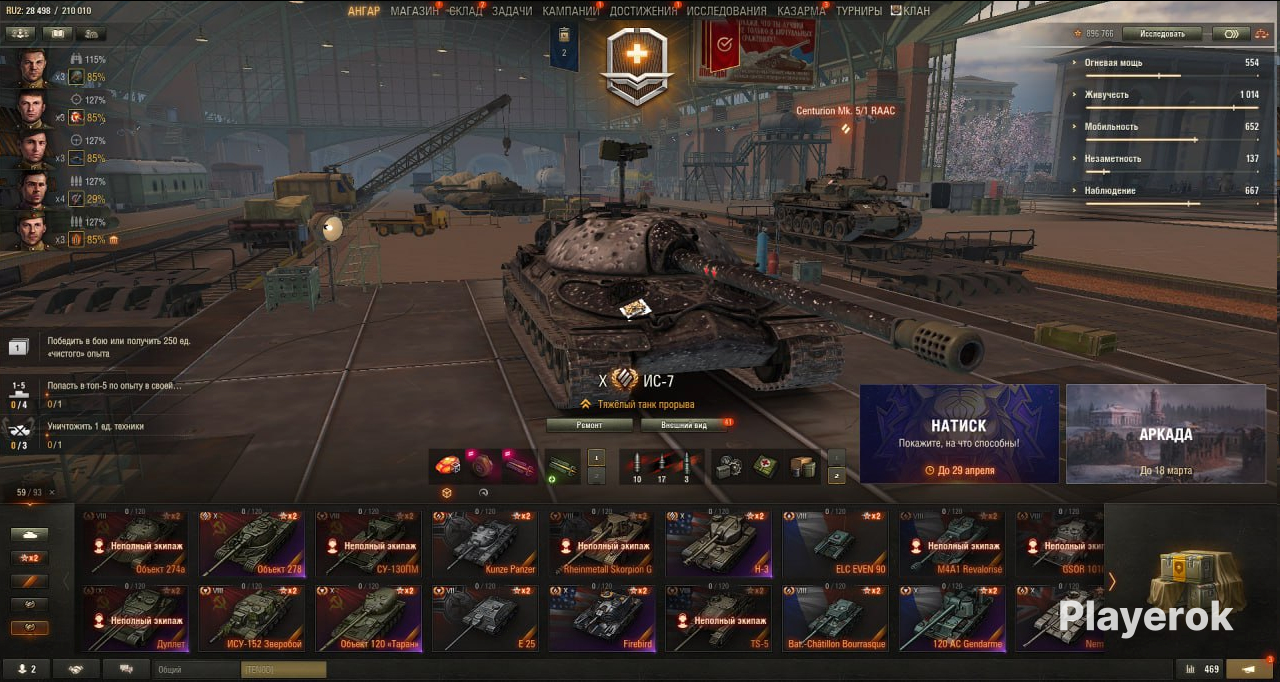Open the ИССЛЕДОВАНИЯ tech tree tab
The height and width of the screenshot is (682, 1280).
(x=726, y=11)
